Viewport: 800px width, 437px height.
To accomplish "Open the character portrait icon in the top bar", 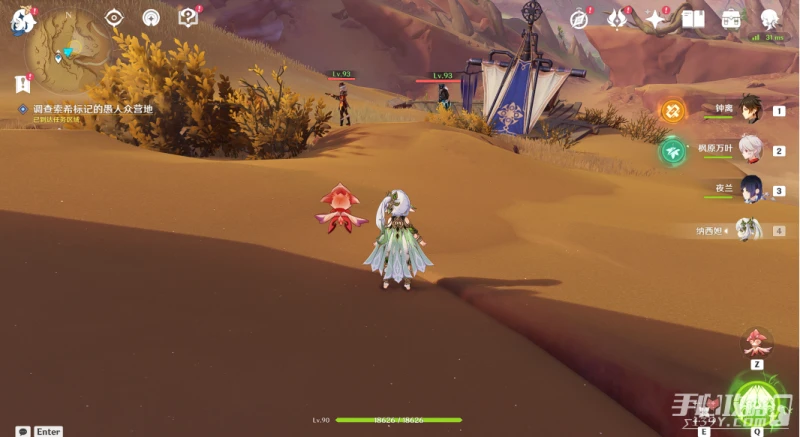I will [x=769, y=18].
